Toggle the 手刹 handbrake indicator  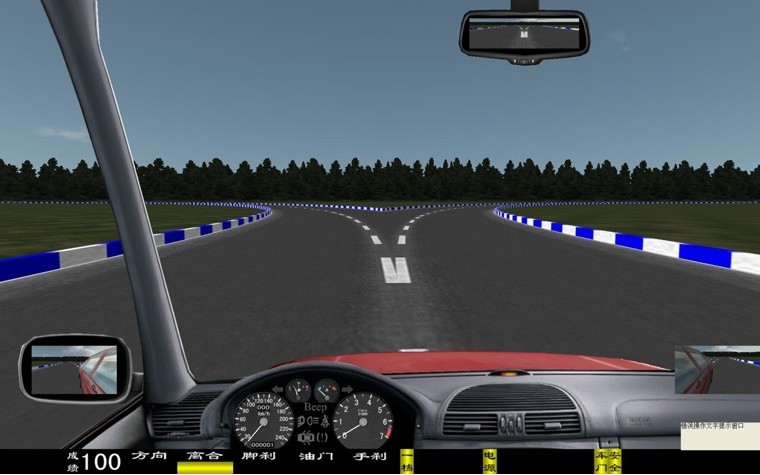(370, 456)
